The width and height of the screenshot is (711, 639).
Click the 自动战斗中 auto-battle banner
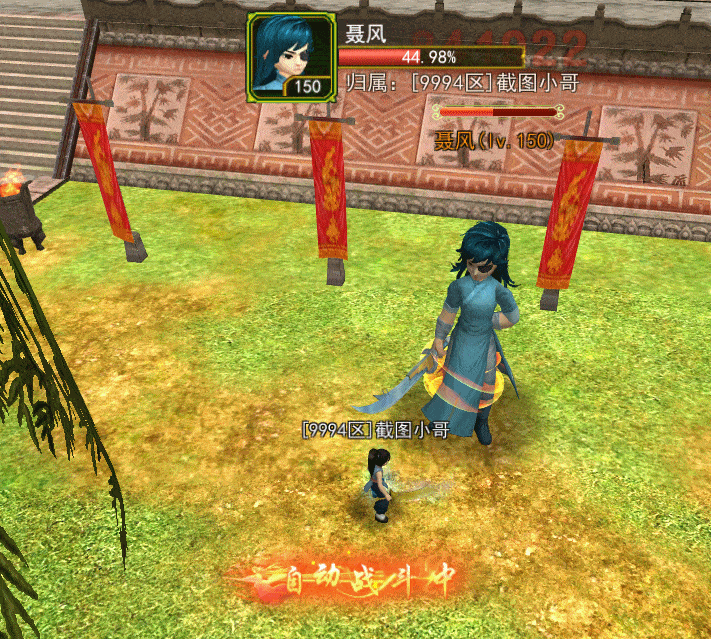[357, 579]
